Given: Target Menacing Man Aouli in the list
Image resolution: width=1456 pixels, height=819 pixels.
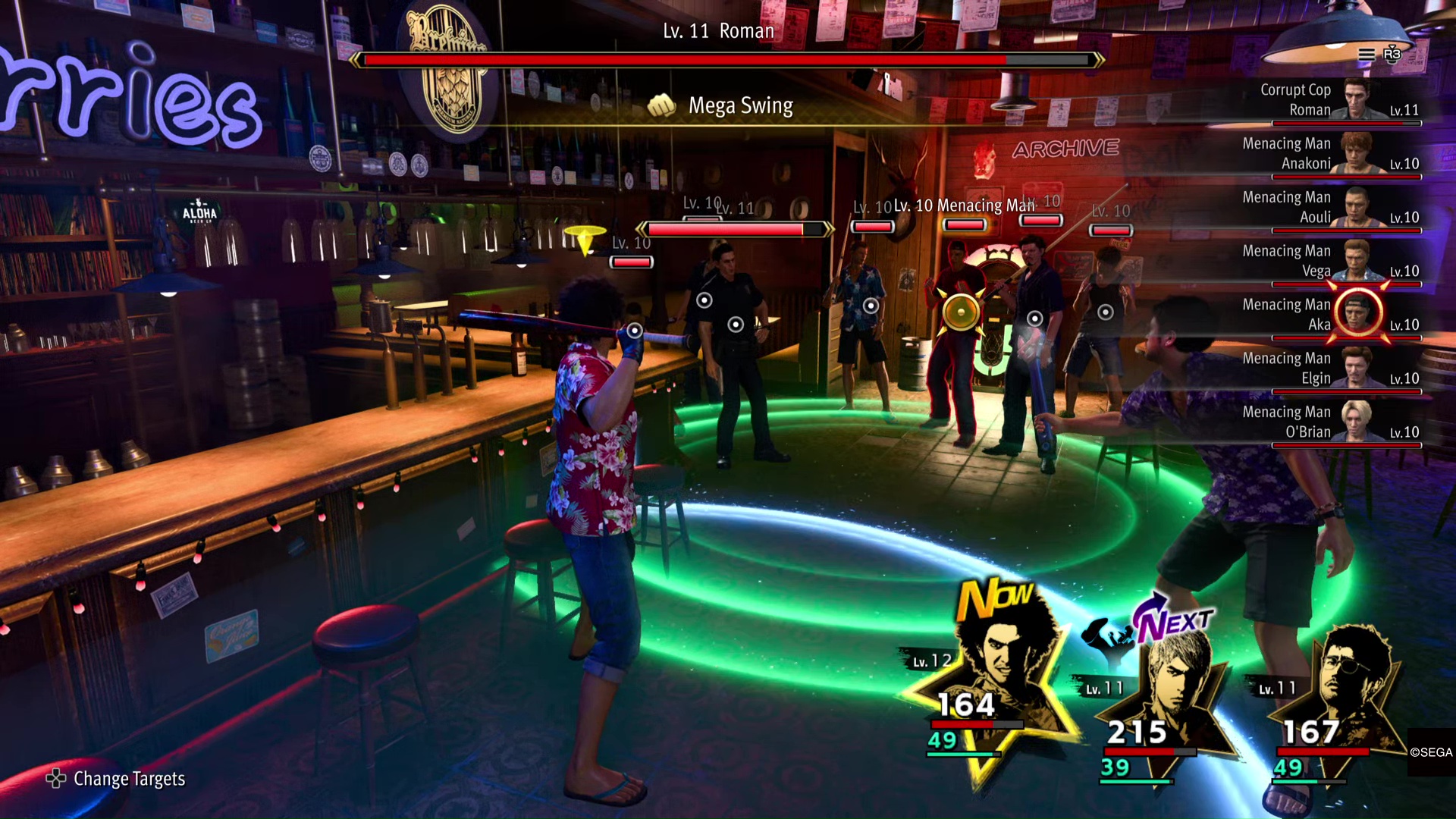Looking at the screenshot, I should click(x=1338, y=208).
